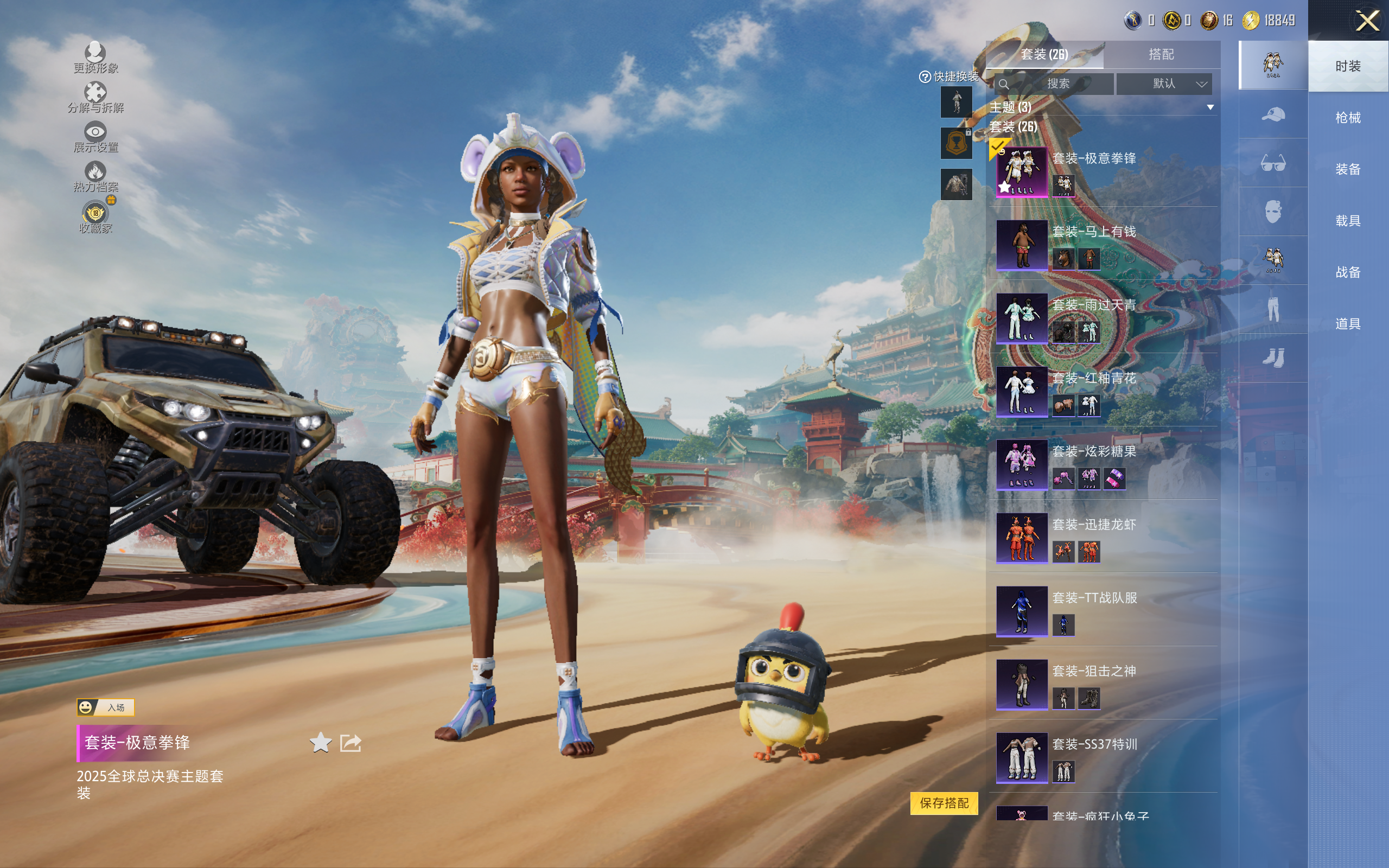Collapse the 主题 (3) section
Screen dimensions: 1389x868
[1210, 107]
